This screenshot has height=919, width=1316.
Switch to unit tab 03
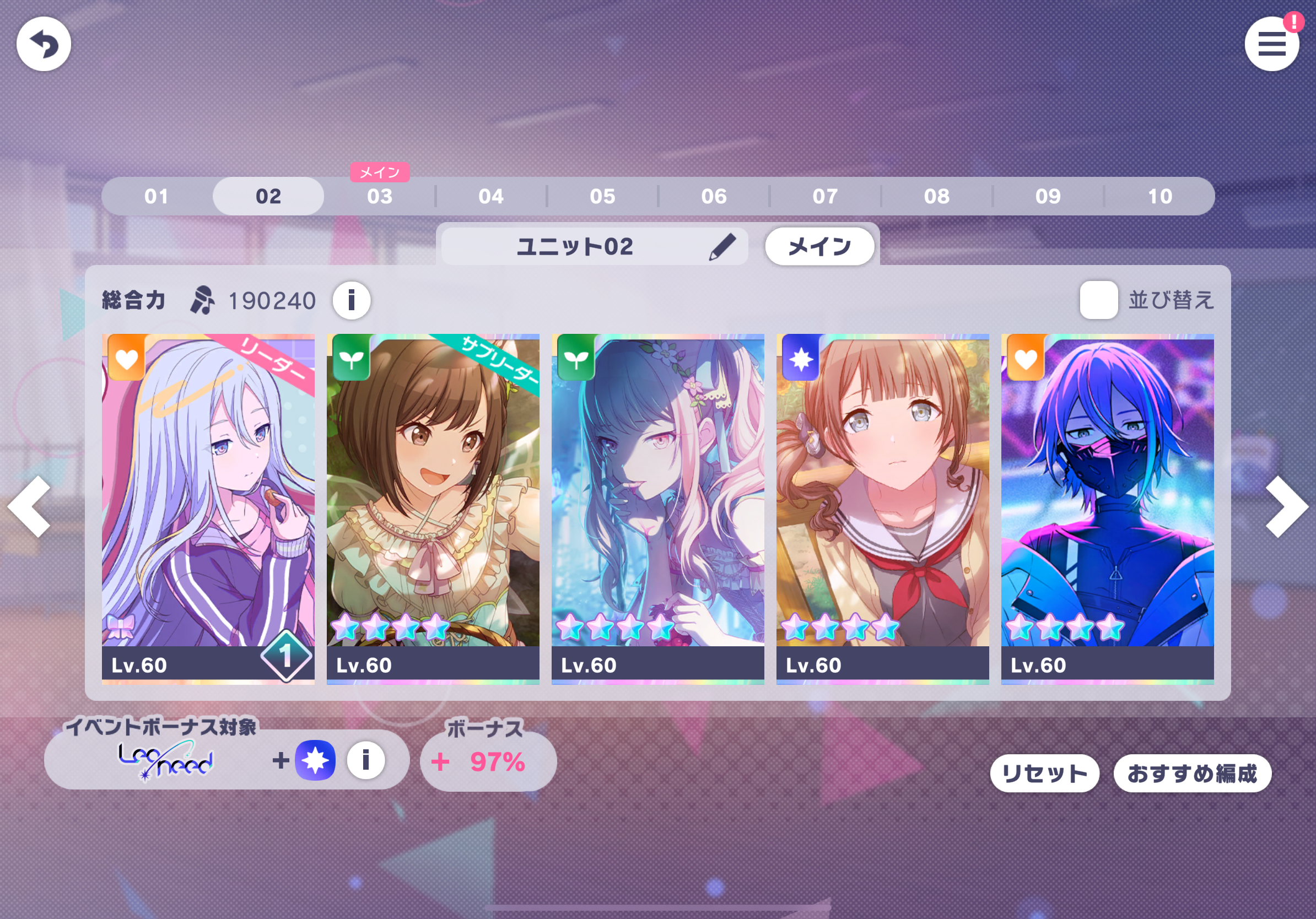380,197
